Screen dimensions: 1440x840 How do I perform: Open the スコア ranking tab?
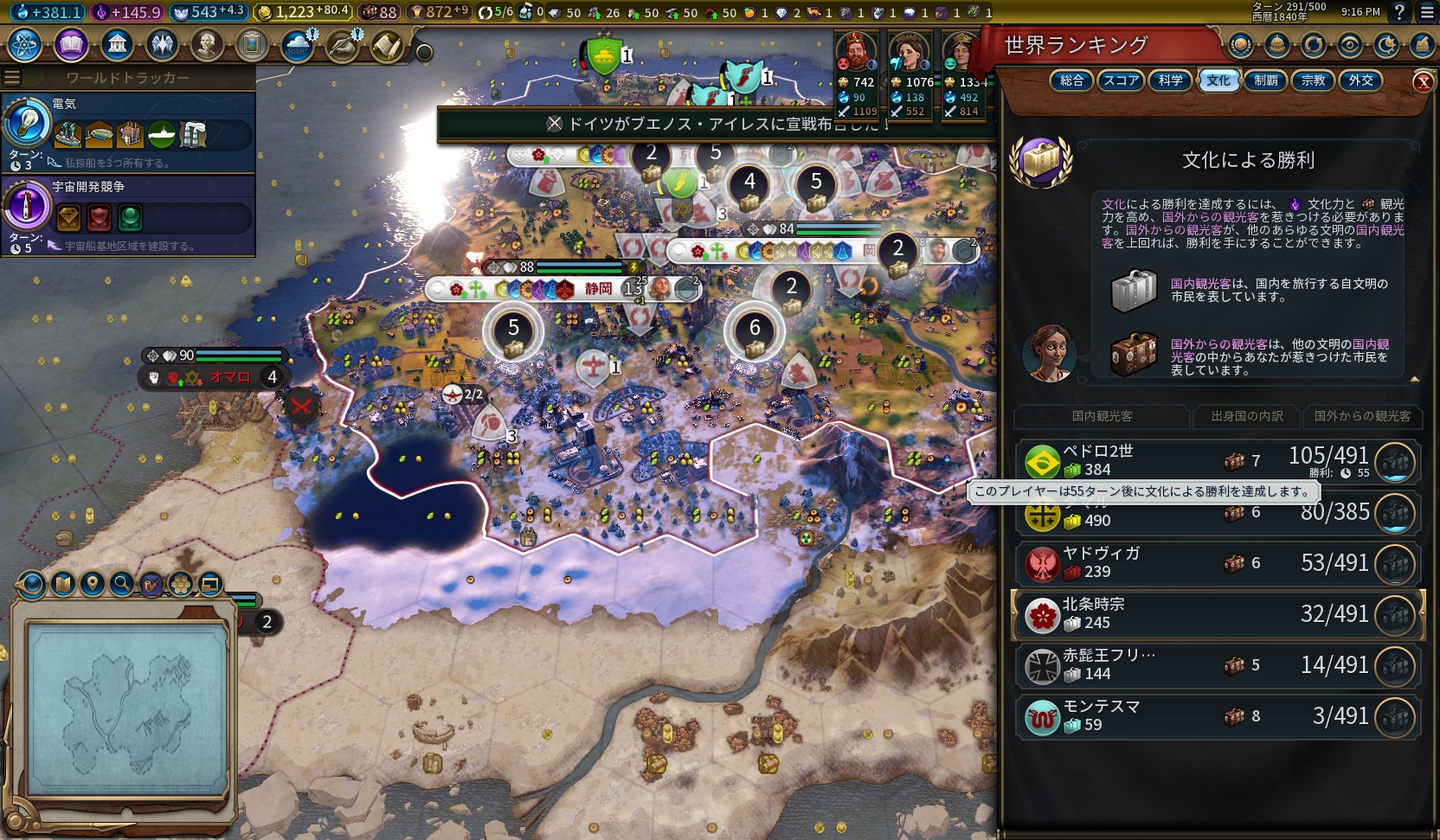1121,80
